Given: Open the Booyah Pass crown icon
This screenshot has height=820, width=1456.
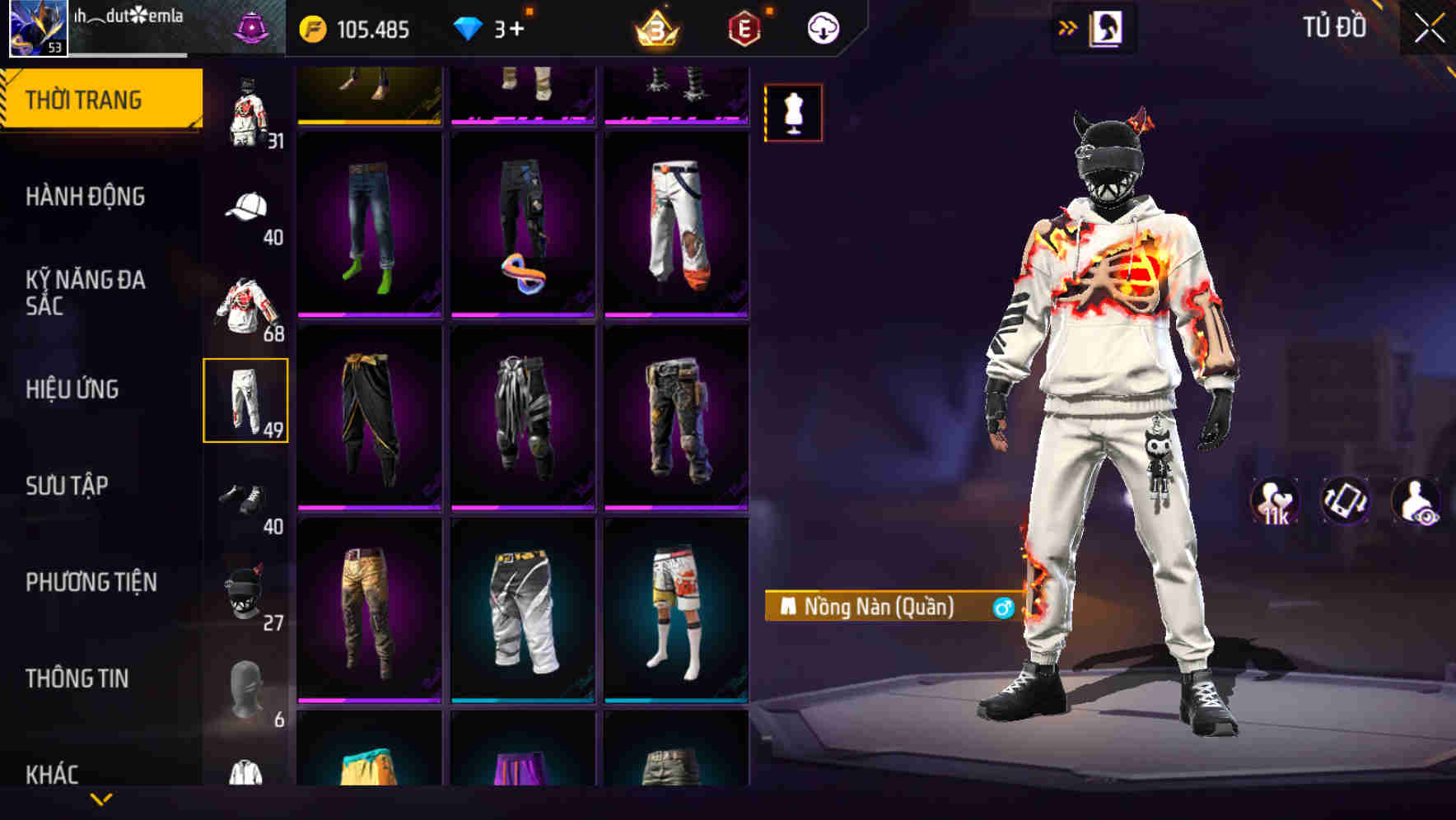Looking at the screenshot, I should click(x=655, y=27).
